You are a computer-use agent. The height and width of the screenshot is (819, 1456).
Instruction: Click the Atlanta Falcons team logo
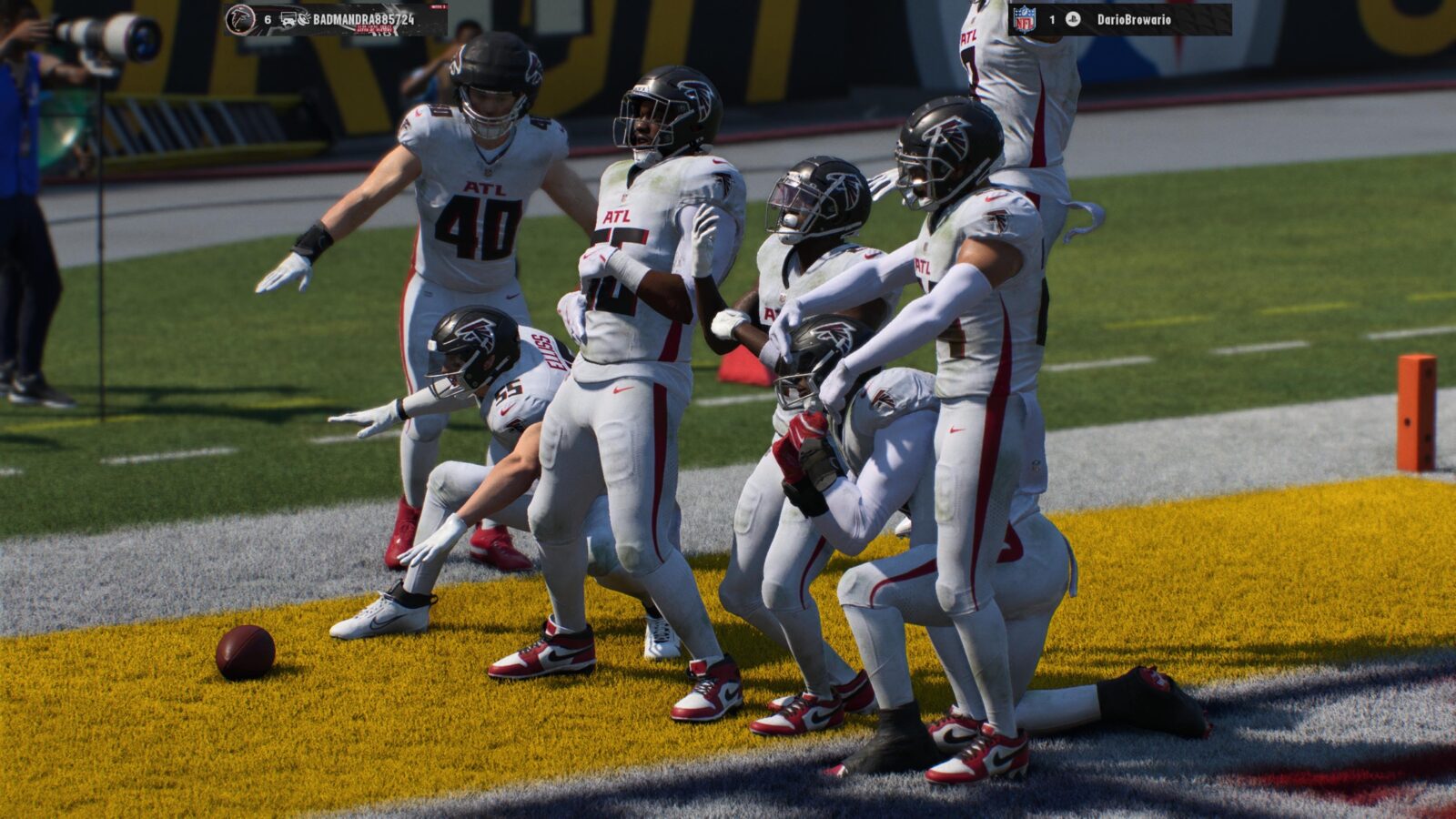coord(240,19)
